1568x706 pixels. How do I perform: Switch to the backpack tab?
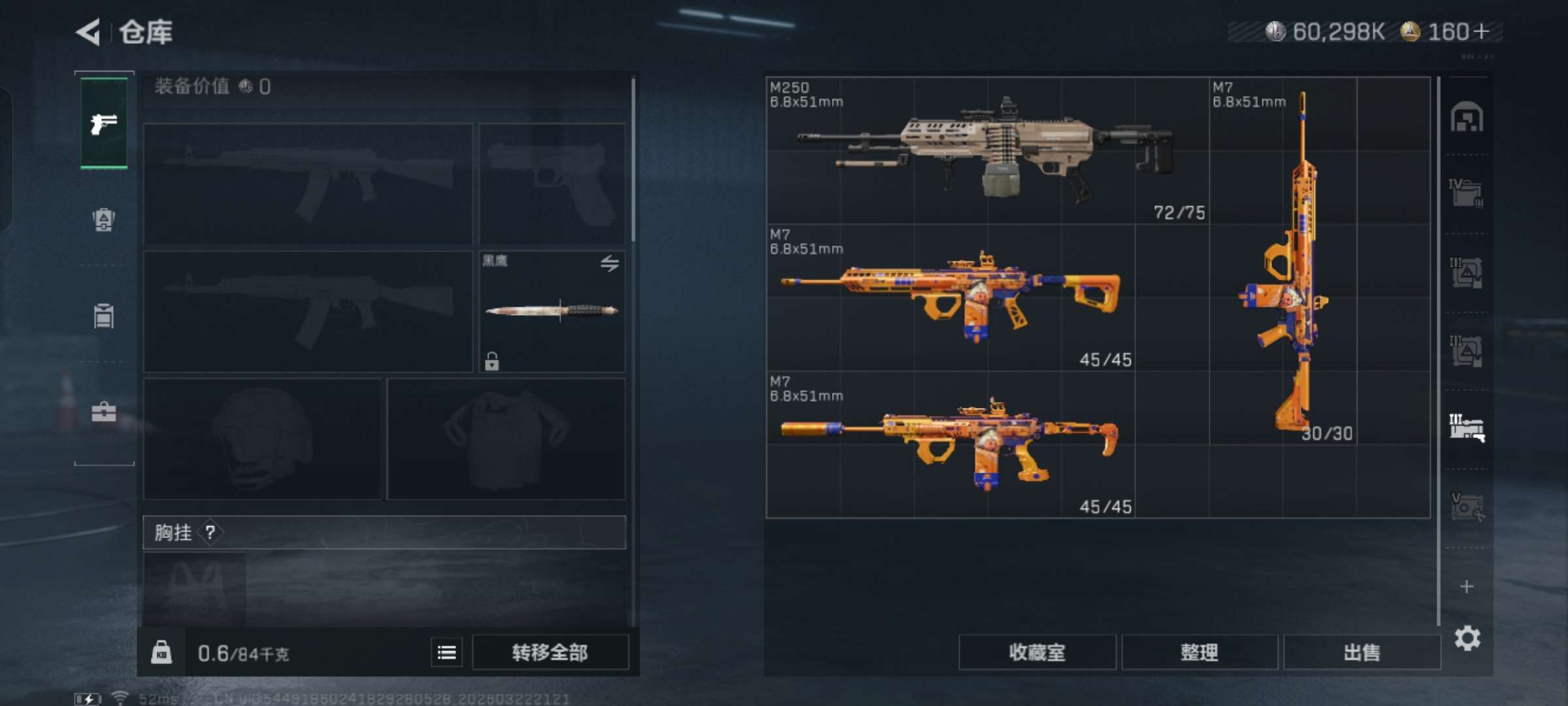pos(104,220)
